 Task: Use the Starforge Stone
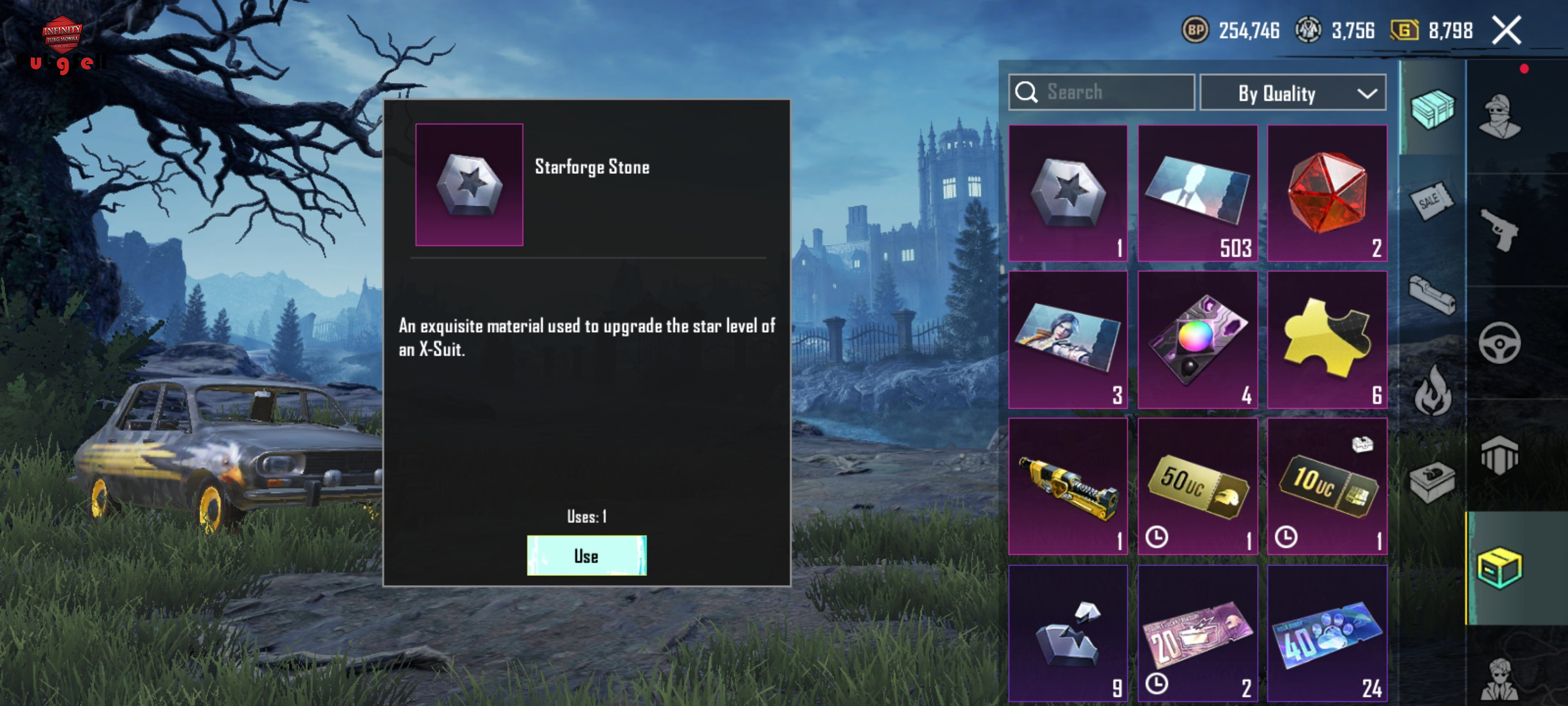click(x=587, y=556)
